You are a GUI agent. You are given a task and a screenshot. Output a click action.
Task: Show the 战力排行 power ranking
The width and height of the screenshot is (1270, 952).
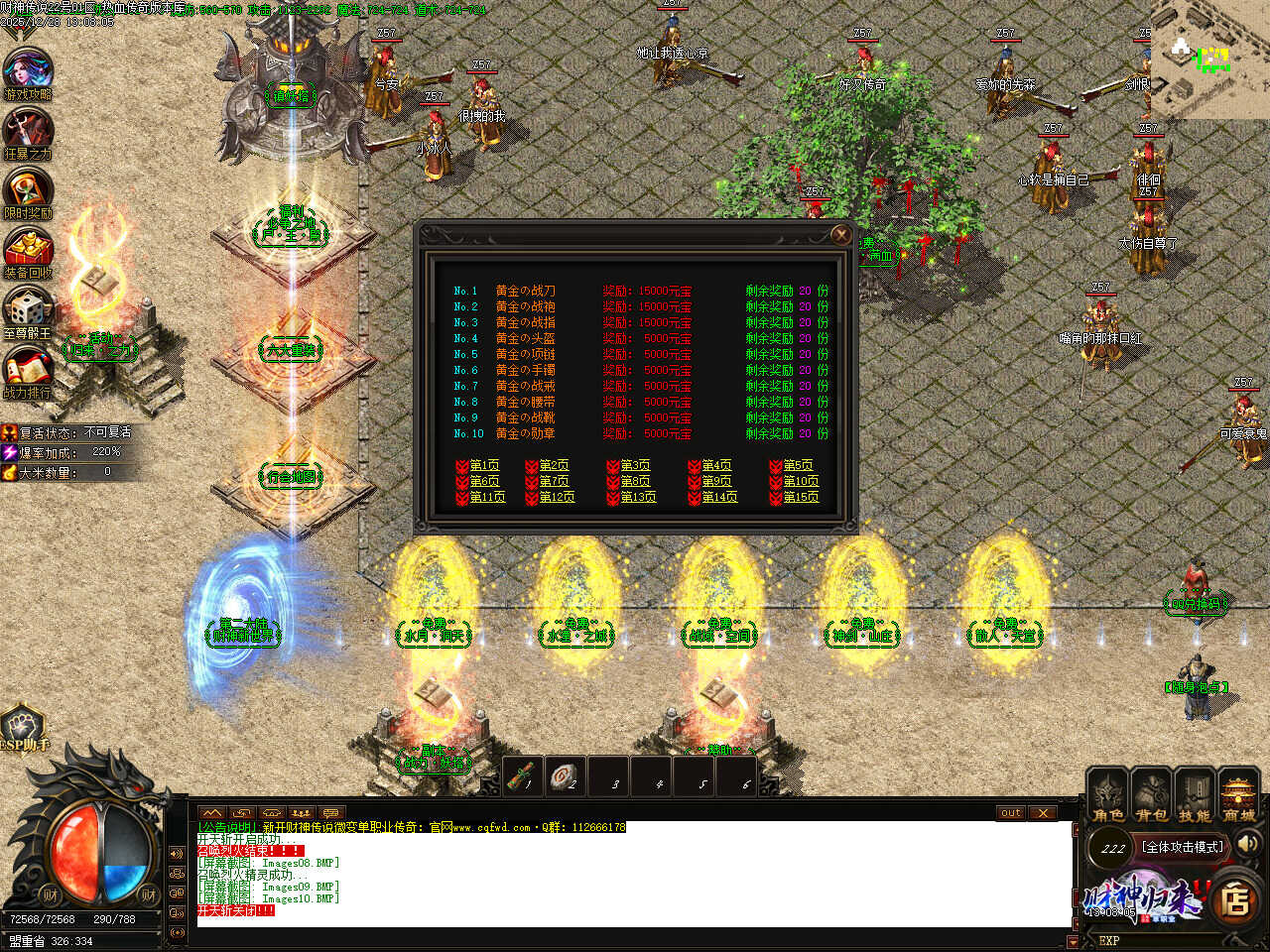coord(28,369)
